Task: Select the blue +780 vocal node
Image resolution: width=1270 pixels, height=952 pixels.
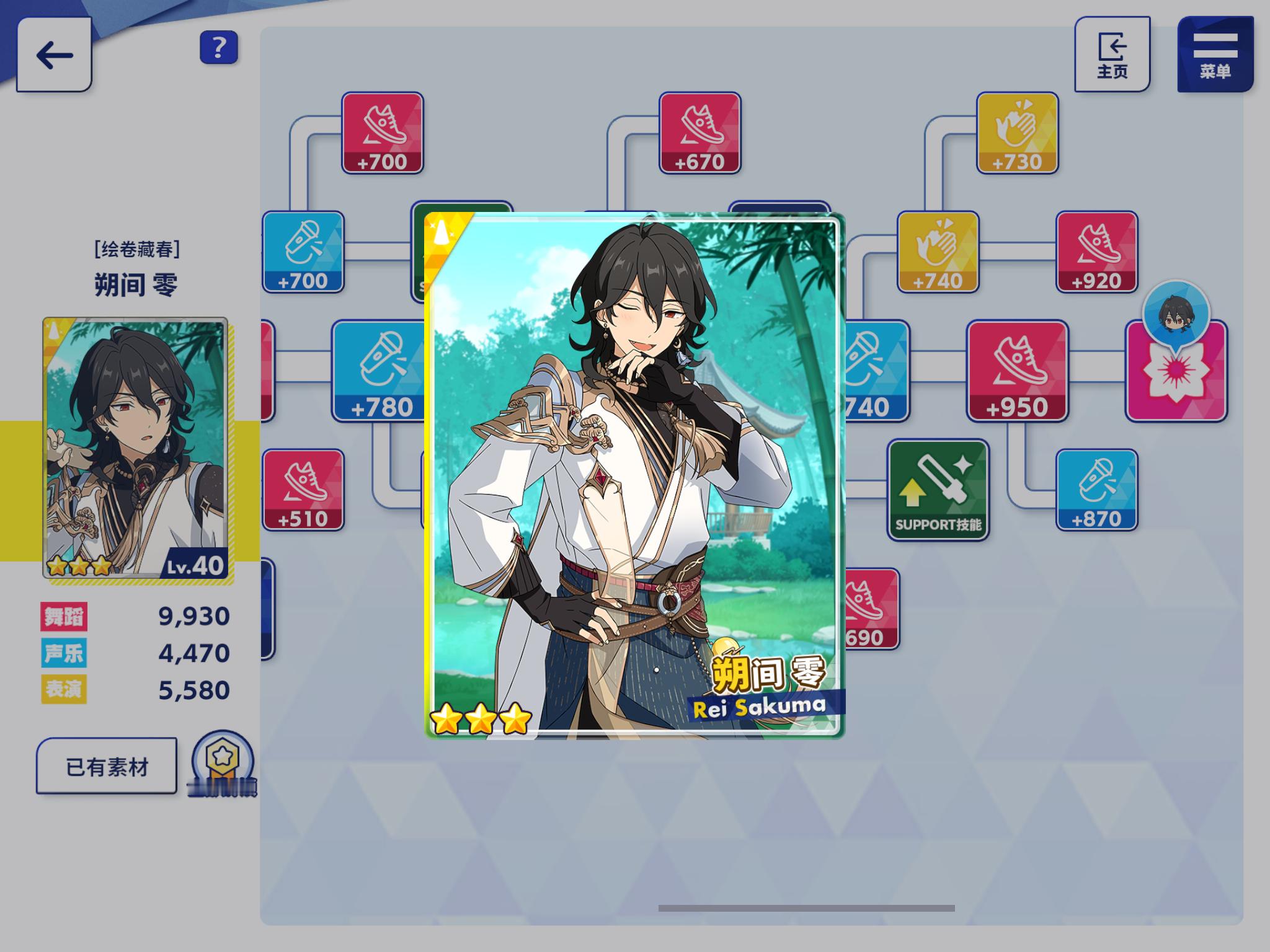Action: coord(380,371)
